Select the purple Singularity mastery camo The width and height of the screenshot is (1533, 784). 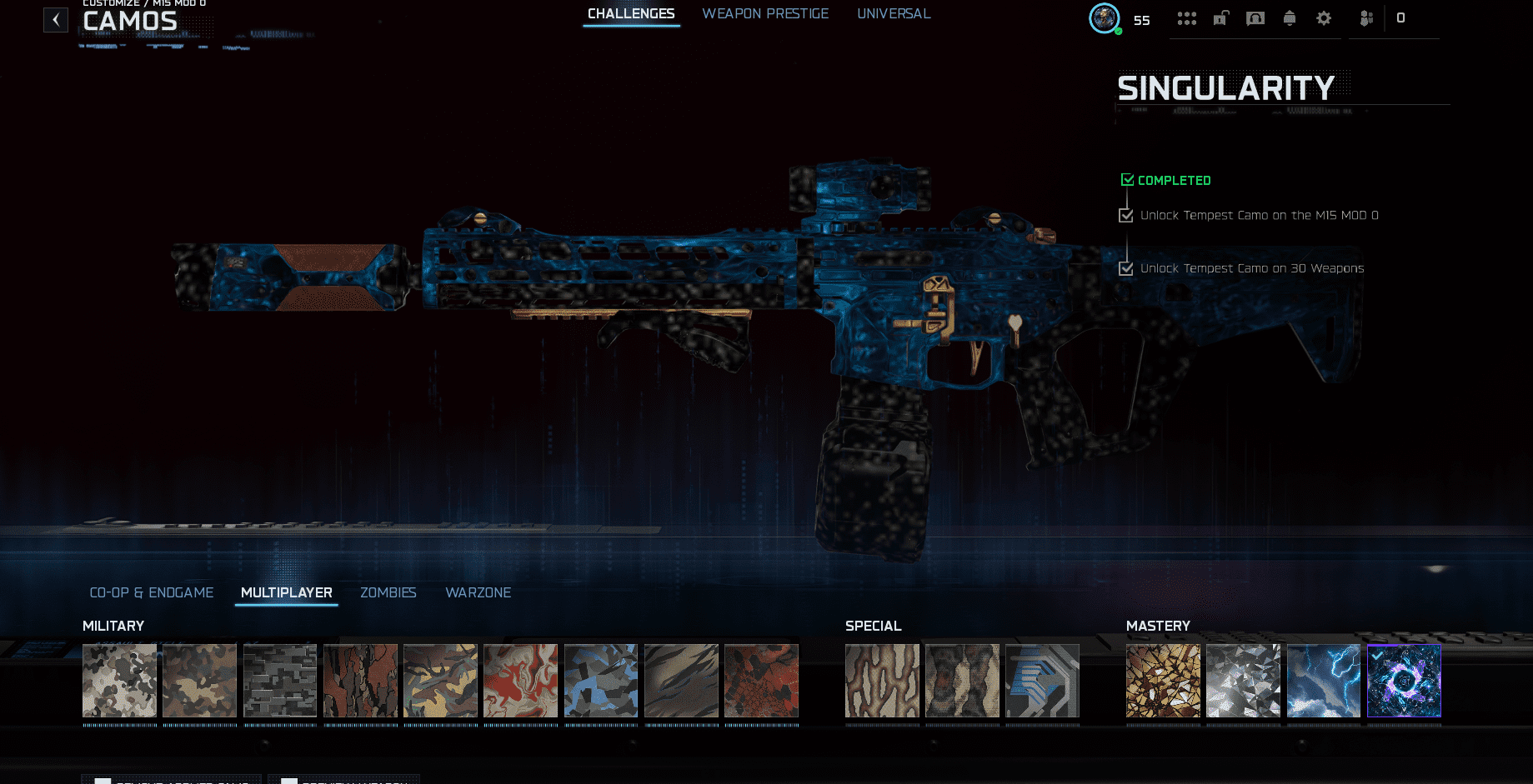point(1404,681)
